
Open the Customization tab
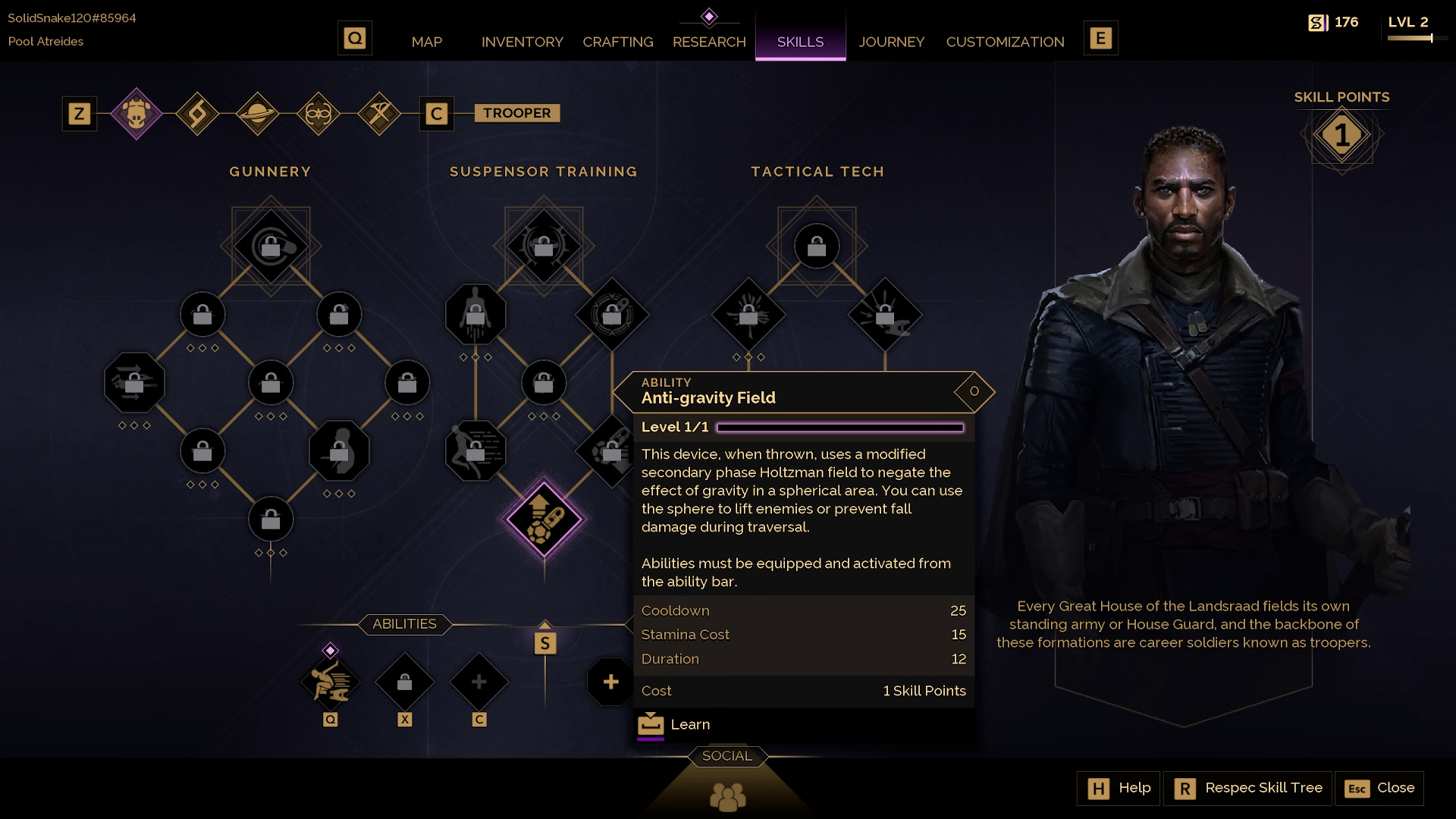click(x=1005, y=42)
